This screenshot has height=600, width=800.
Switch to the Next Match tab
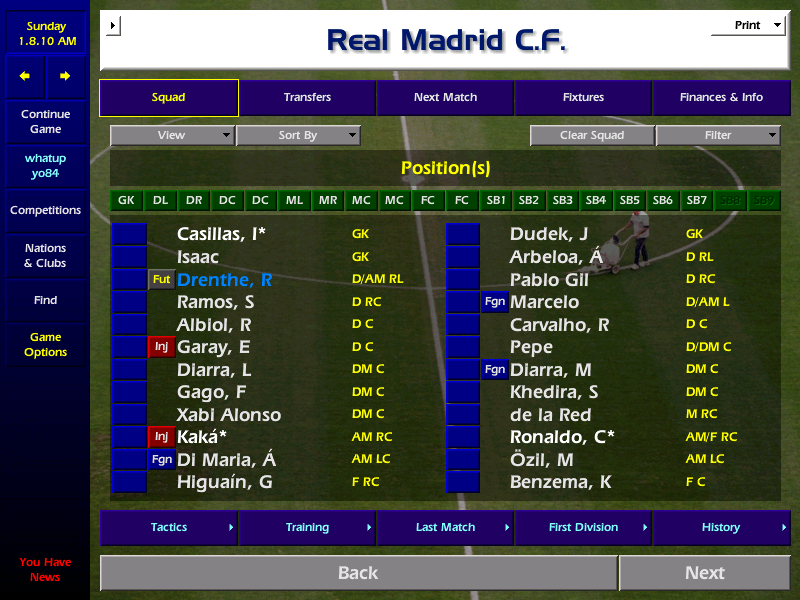[x=445, y=98]
